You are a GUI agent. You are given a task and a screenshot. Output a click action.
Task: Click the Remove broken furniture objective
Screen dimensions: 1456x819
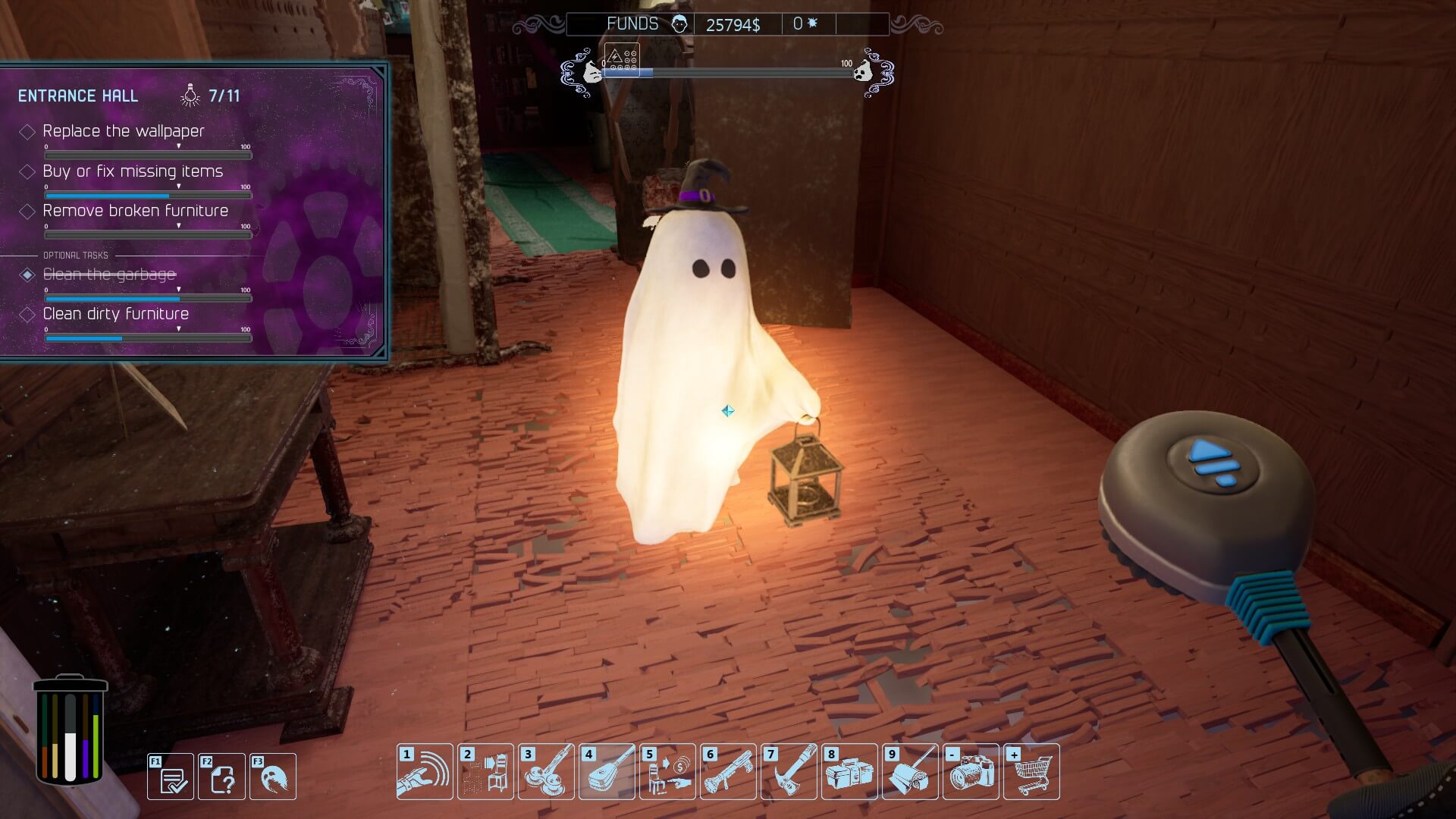pyautogui.click(x=135, y=211)
